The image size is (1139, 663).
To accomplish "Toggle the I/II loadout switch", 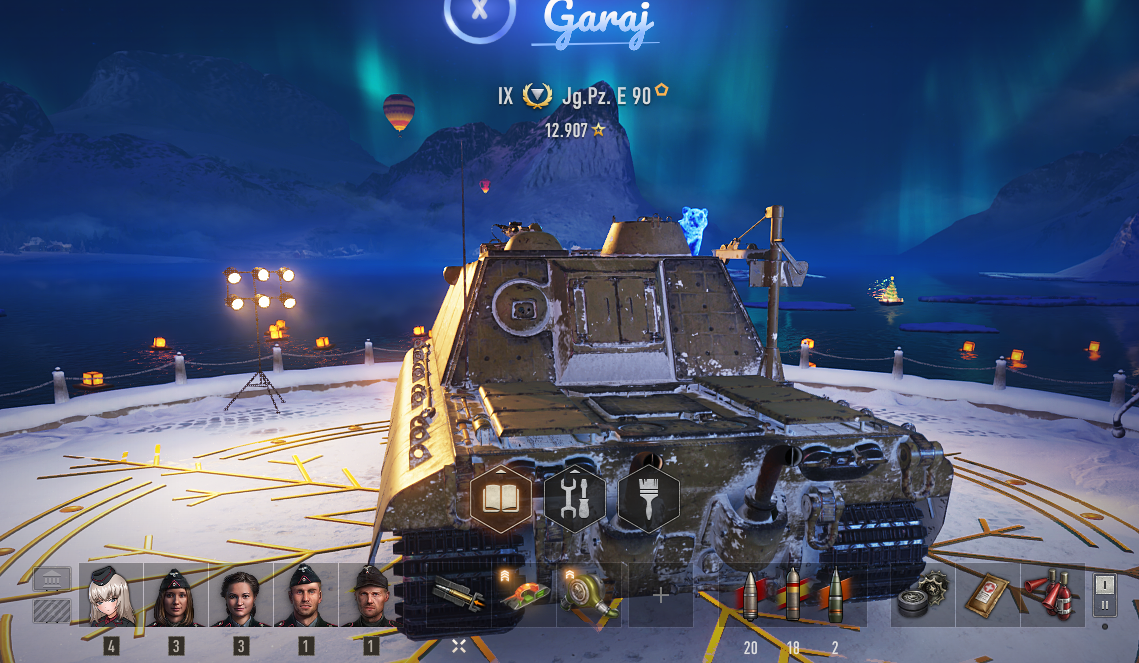I will (x=1105, y=595).
